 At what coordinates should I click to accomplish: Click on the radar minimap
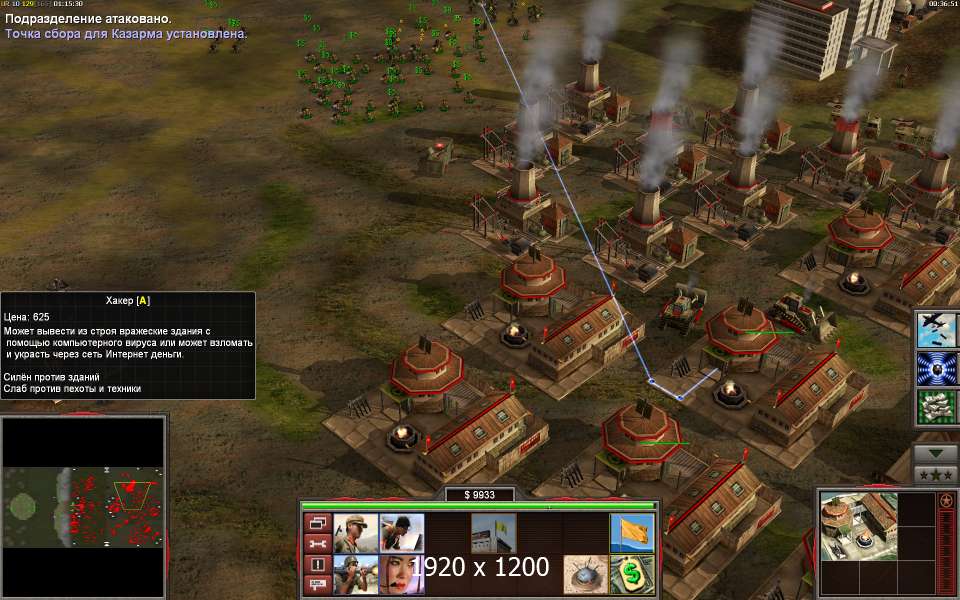[83, 506]
